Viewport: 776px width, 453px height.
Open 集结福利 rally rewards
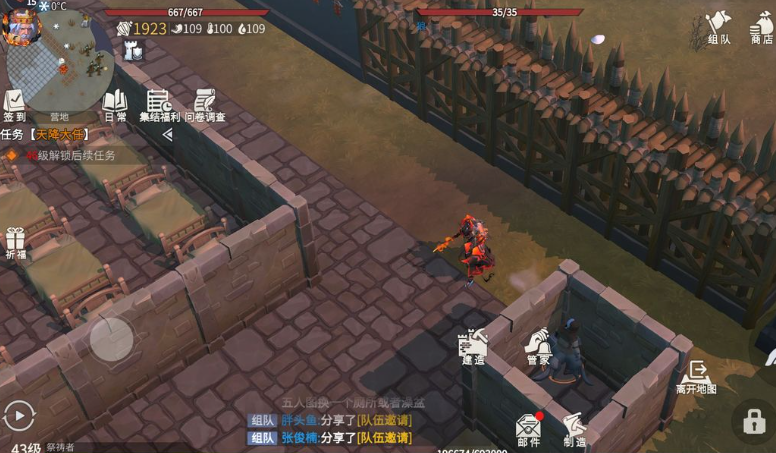[158, 104]
